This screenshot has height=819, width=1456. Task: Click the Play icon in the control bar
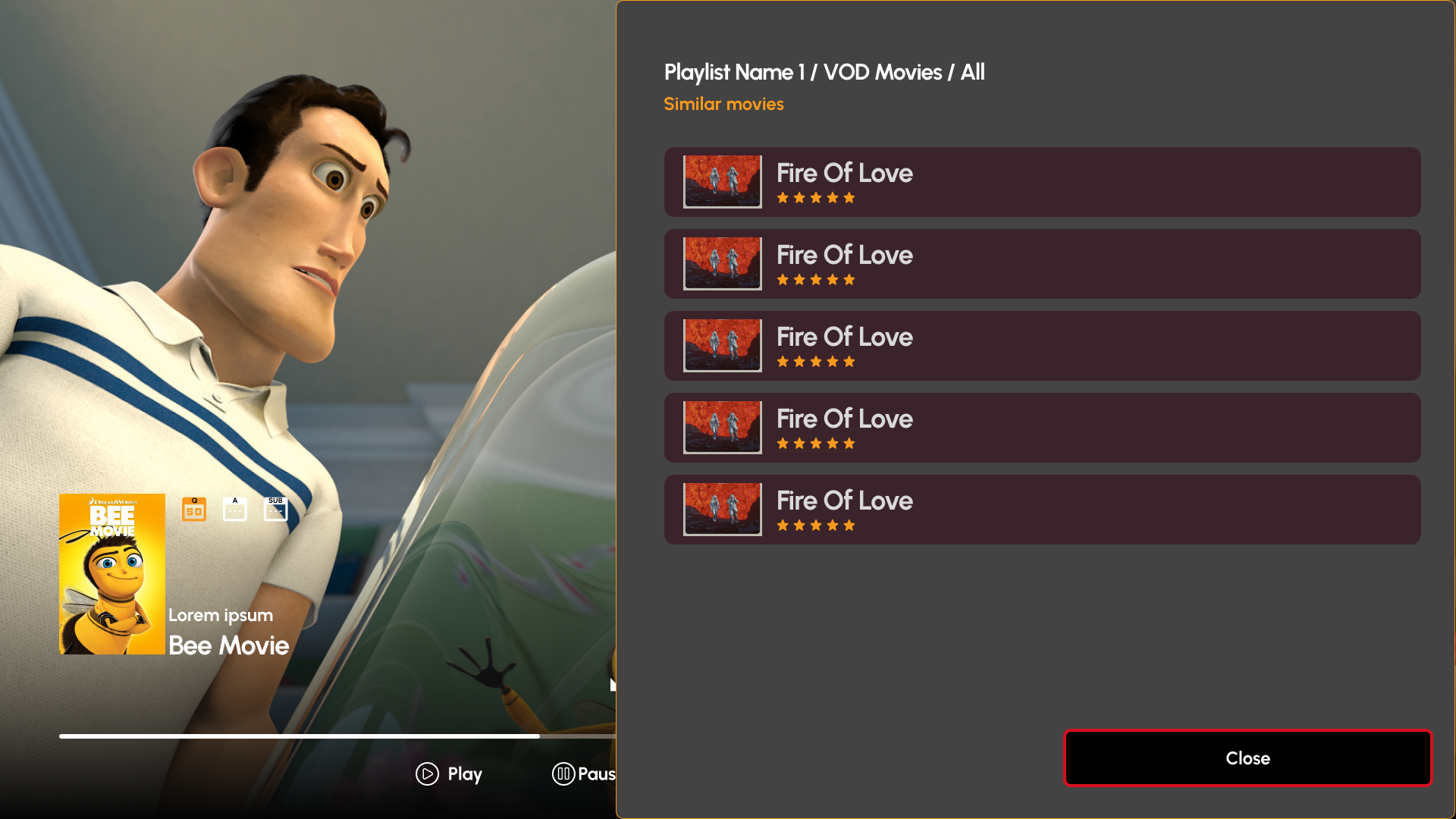427,774
